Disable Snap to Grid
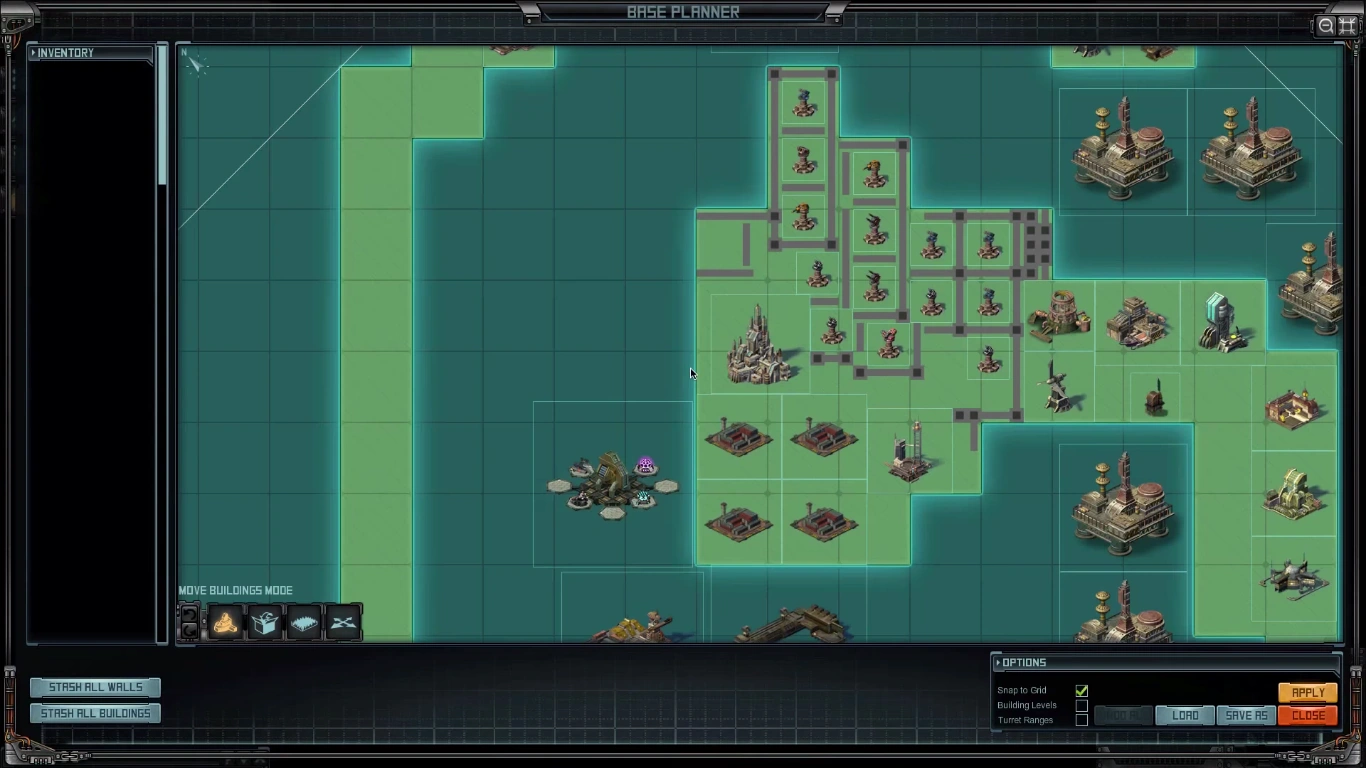This screenshot has height=768, width=1366. click(1081, 690)
